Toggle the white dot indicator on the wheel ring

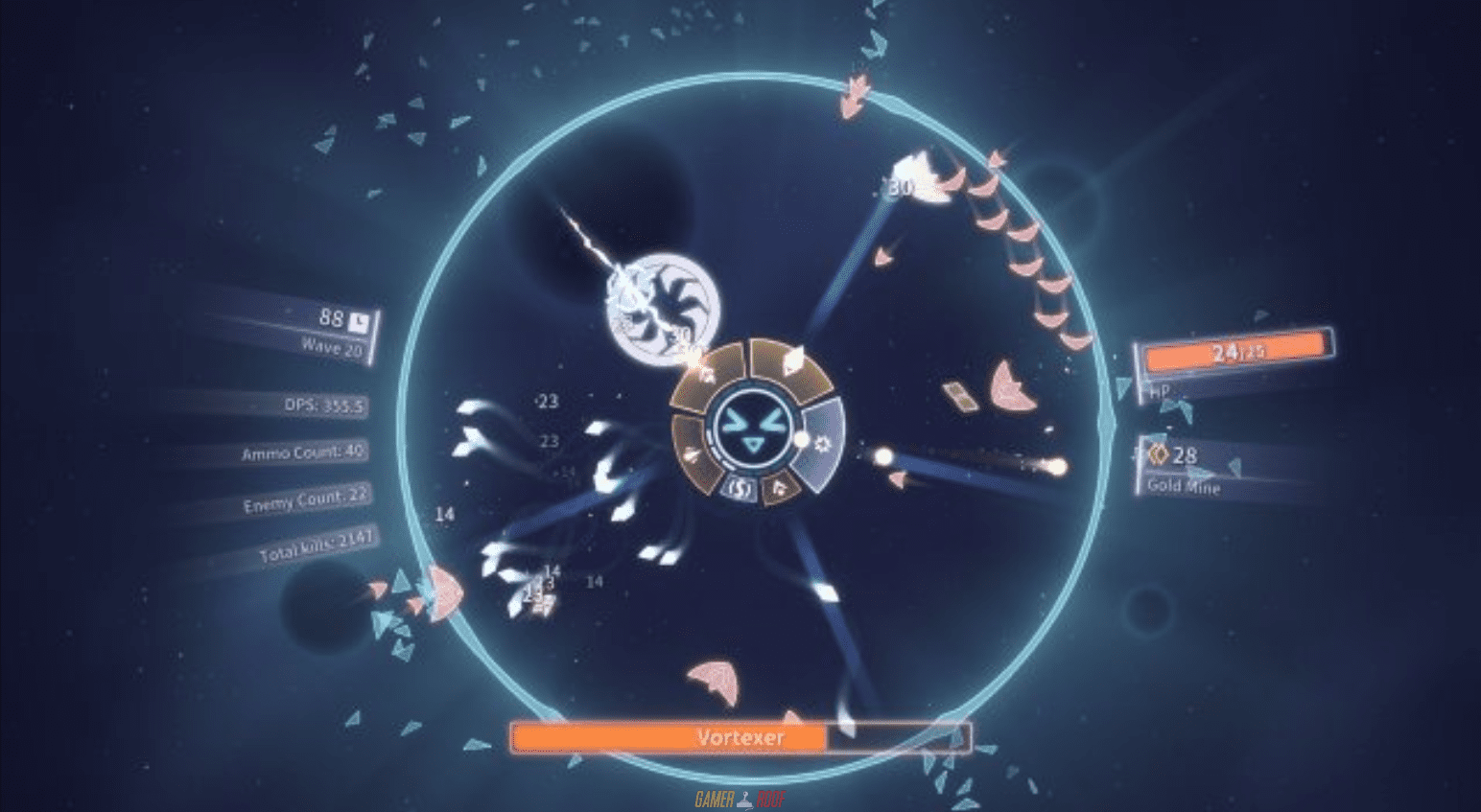click(x=801, y=438)
